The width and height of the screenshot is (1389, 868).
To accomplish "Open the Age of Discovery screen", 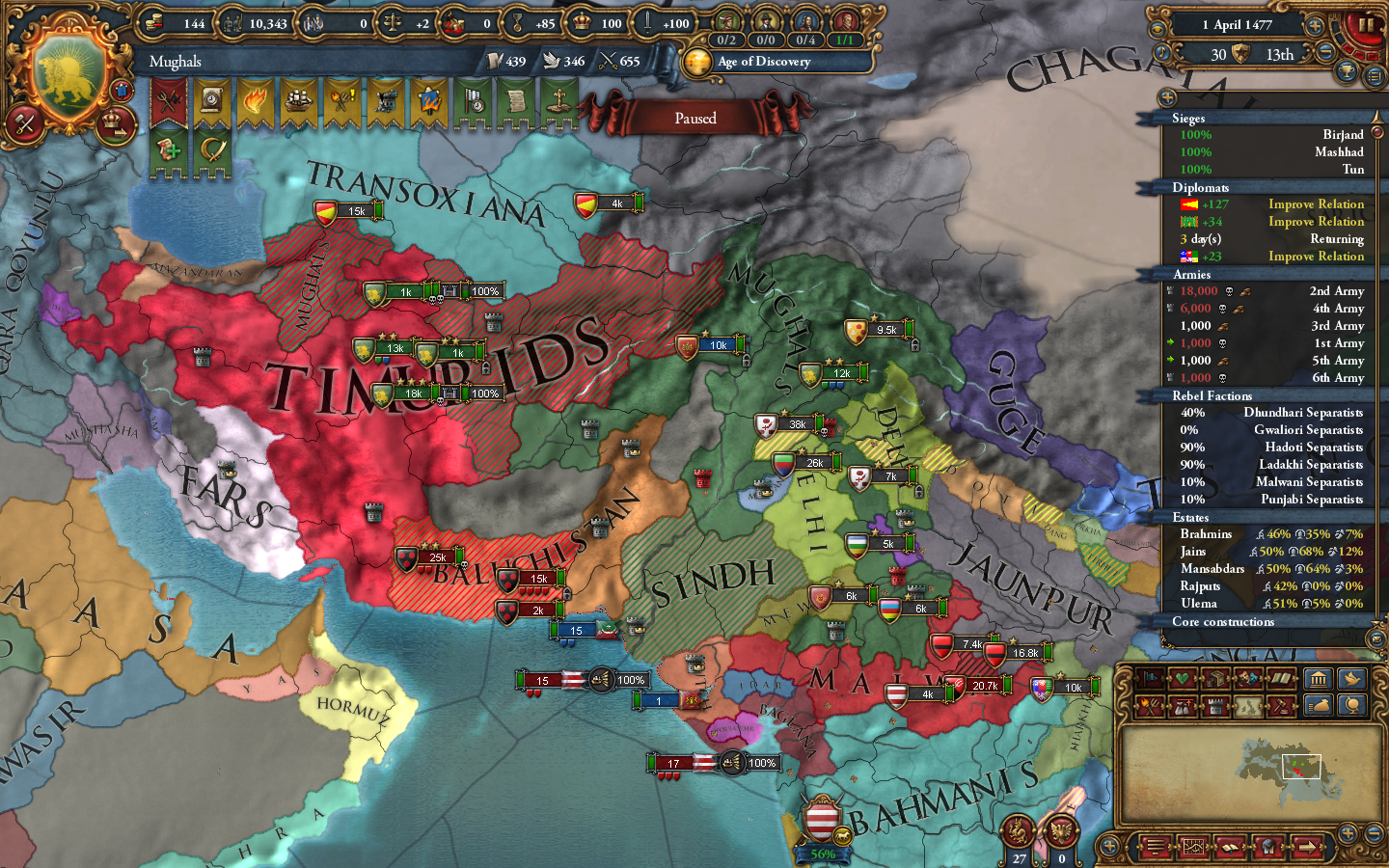I will coord(762,64).
